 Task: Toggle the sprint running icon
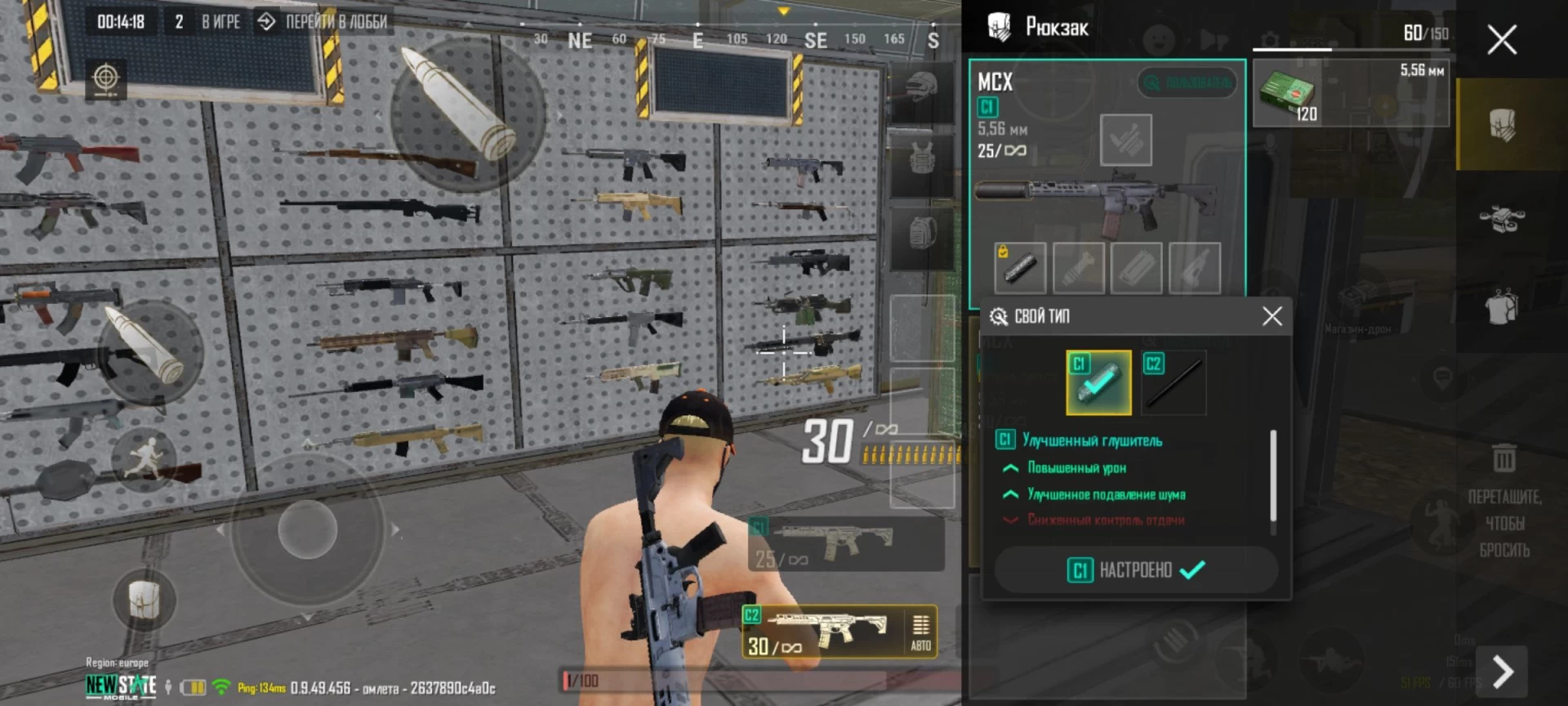point(144,459)
